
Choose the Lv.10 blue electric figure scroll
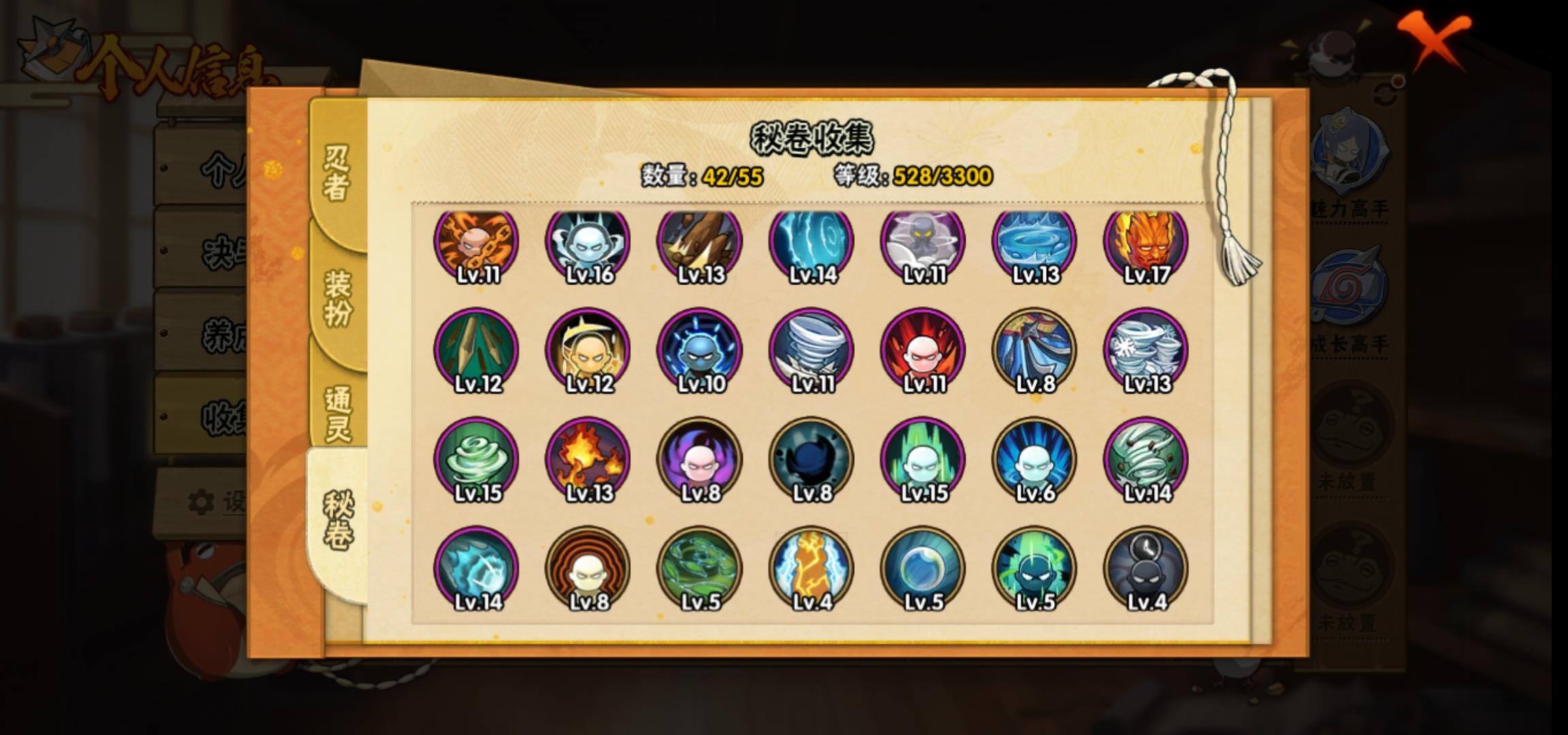700,350
